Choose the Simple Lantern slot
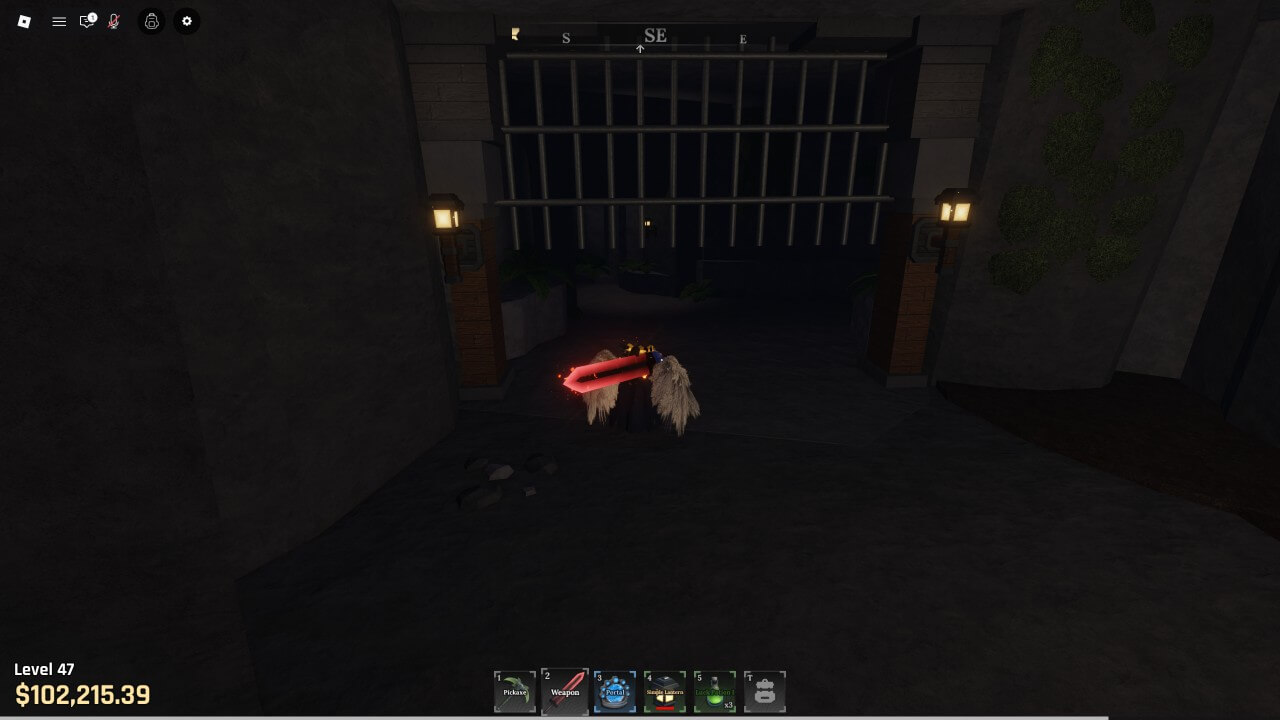This screenshot has width=1280, height=720. tap(665, 691)
